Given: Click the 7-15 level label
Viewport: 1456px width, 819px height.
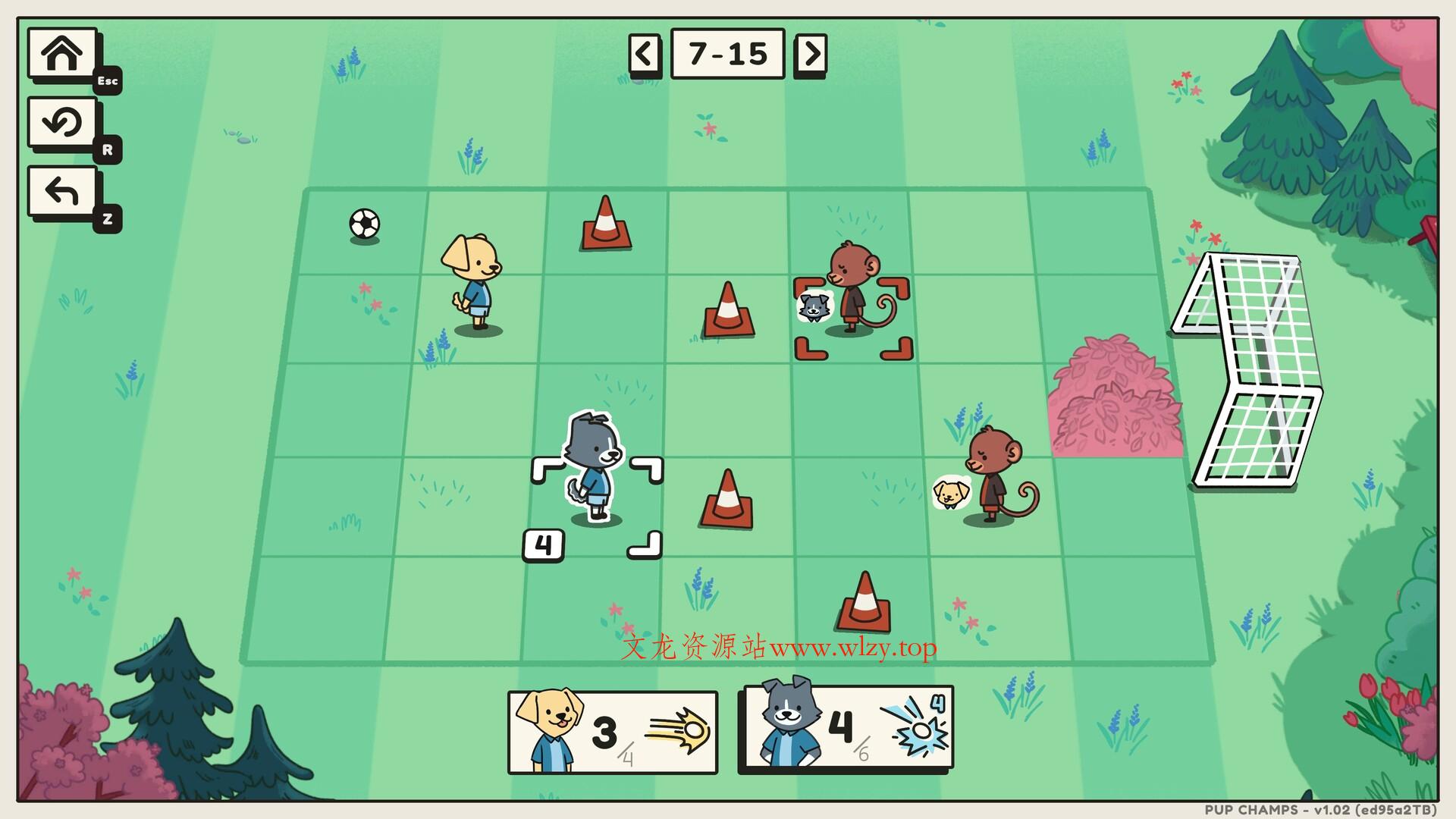Looking at the screenshot, I should point(728,53).
